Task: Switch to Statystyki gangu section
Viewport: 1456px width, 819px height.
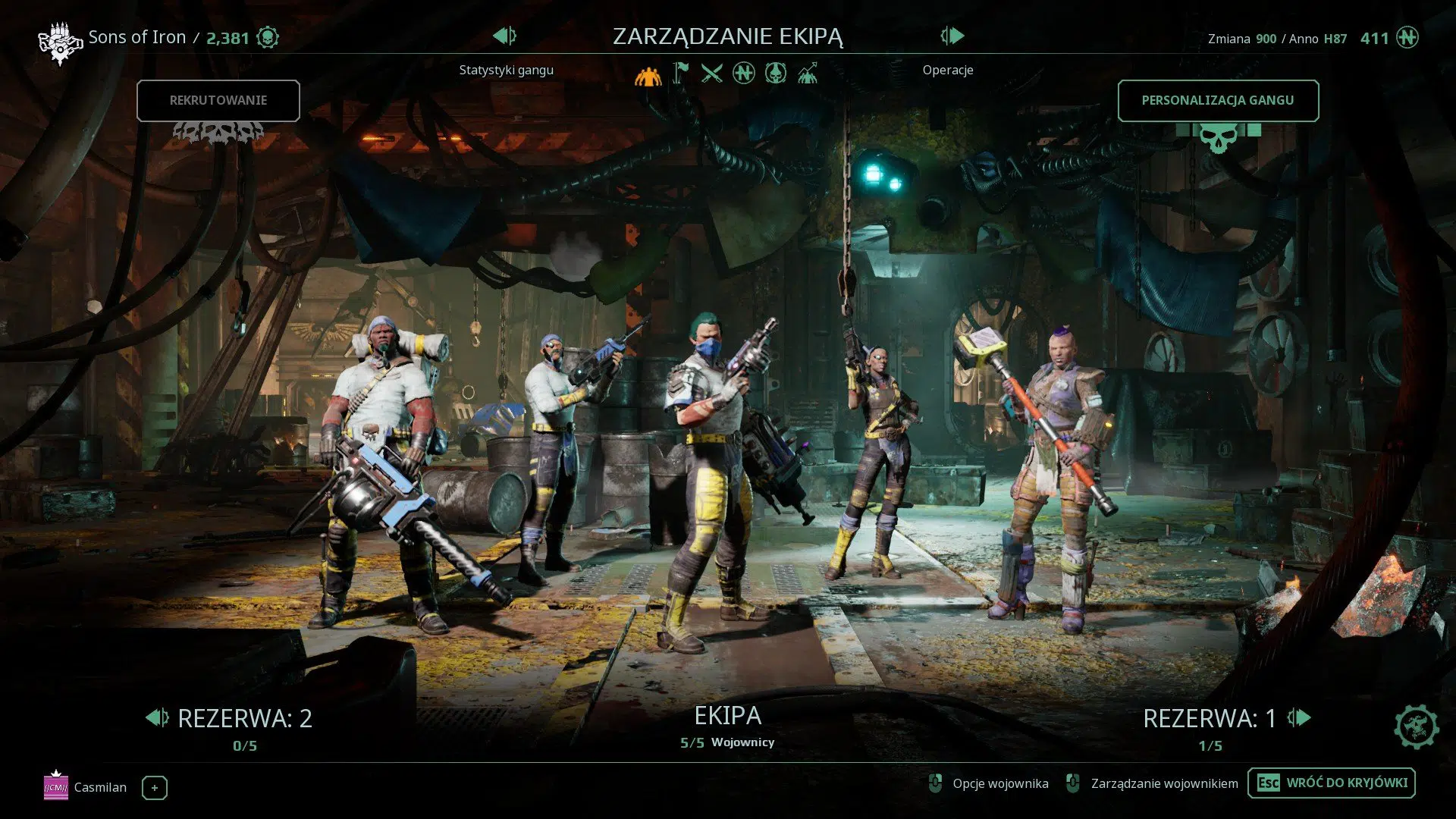Action: pos(504,70)
